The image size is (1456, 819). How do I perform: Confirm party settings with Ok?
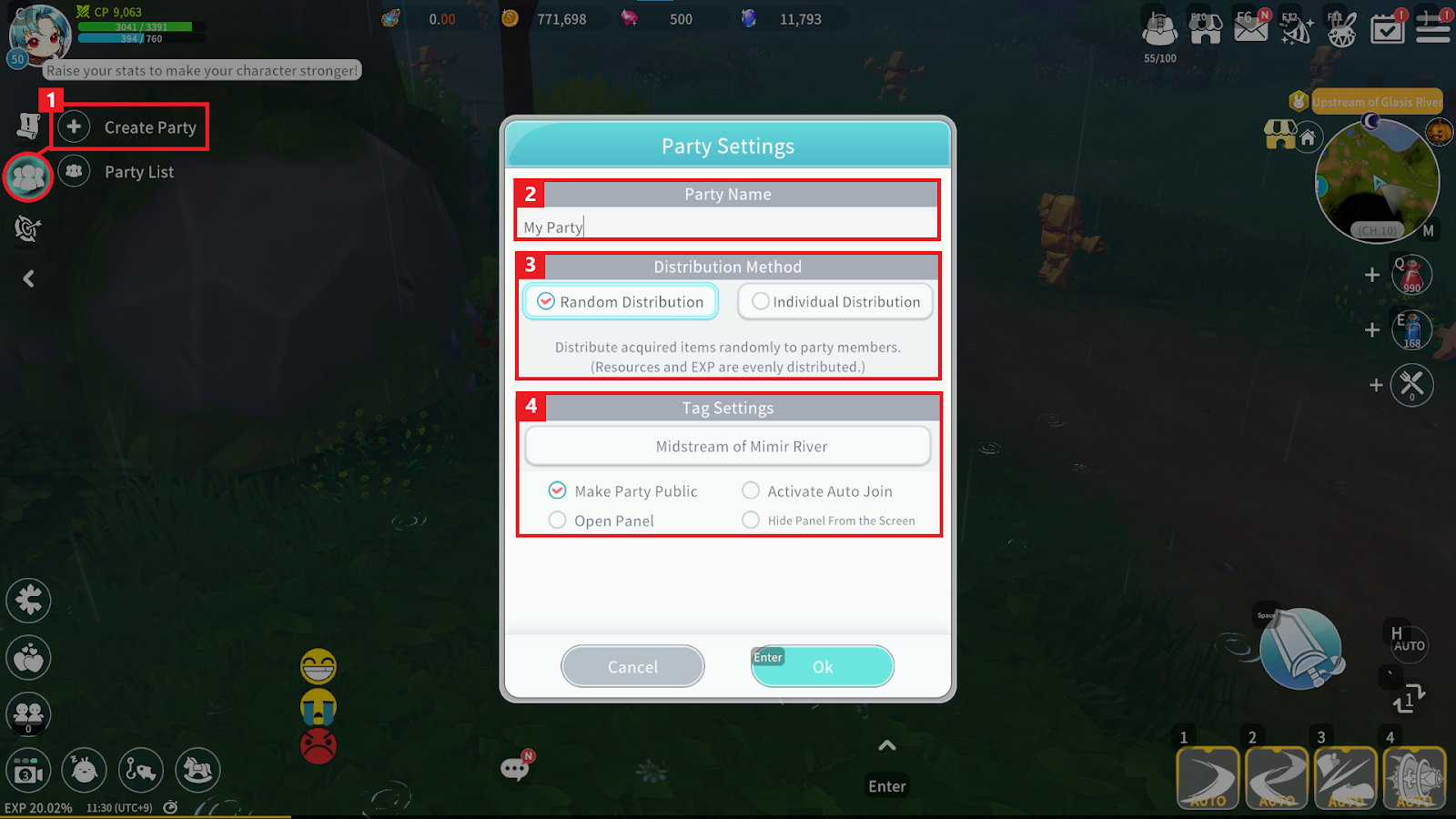(822, 667)
